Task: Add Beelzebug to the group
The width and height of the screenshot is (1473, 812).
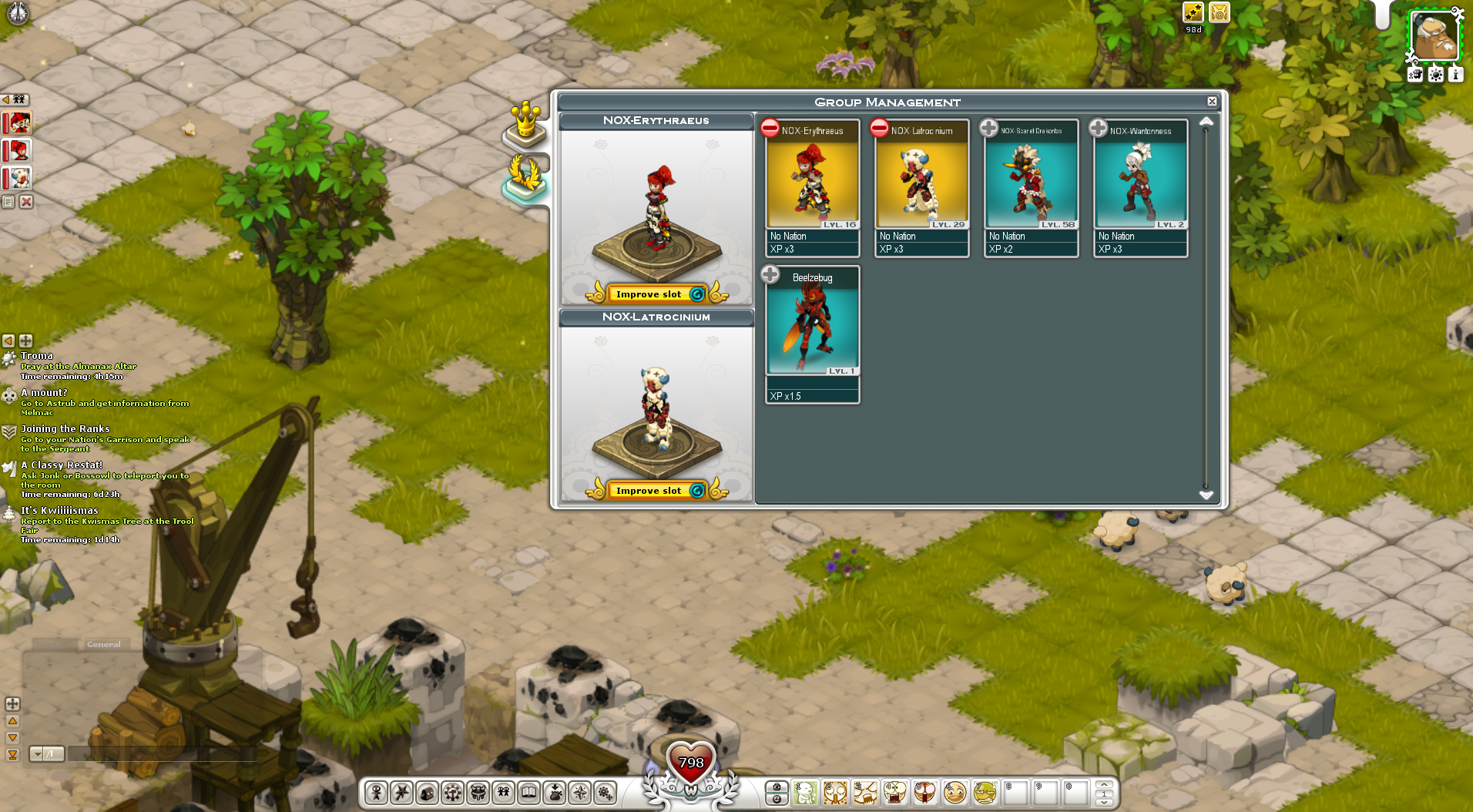Action: tap(770, 274)
